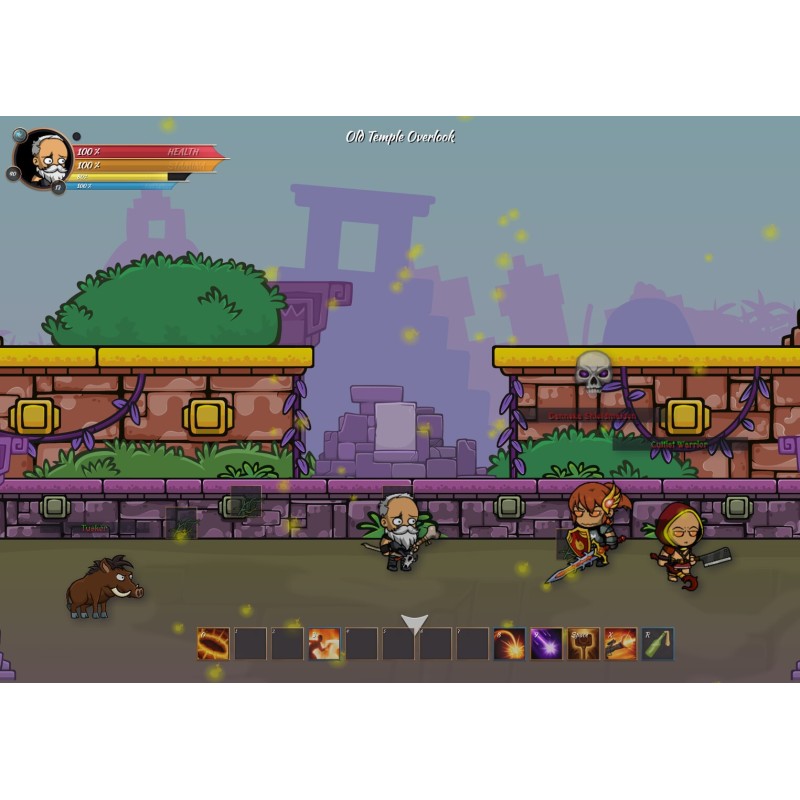Trigger the purple energy beam skill
This screenshot has width=800, height=800.
[546, 644]
